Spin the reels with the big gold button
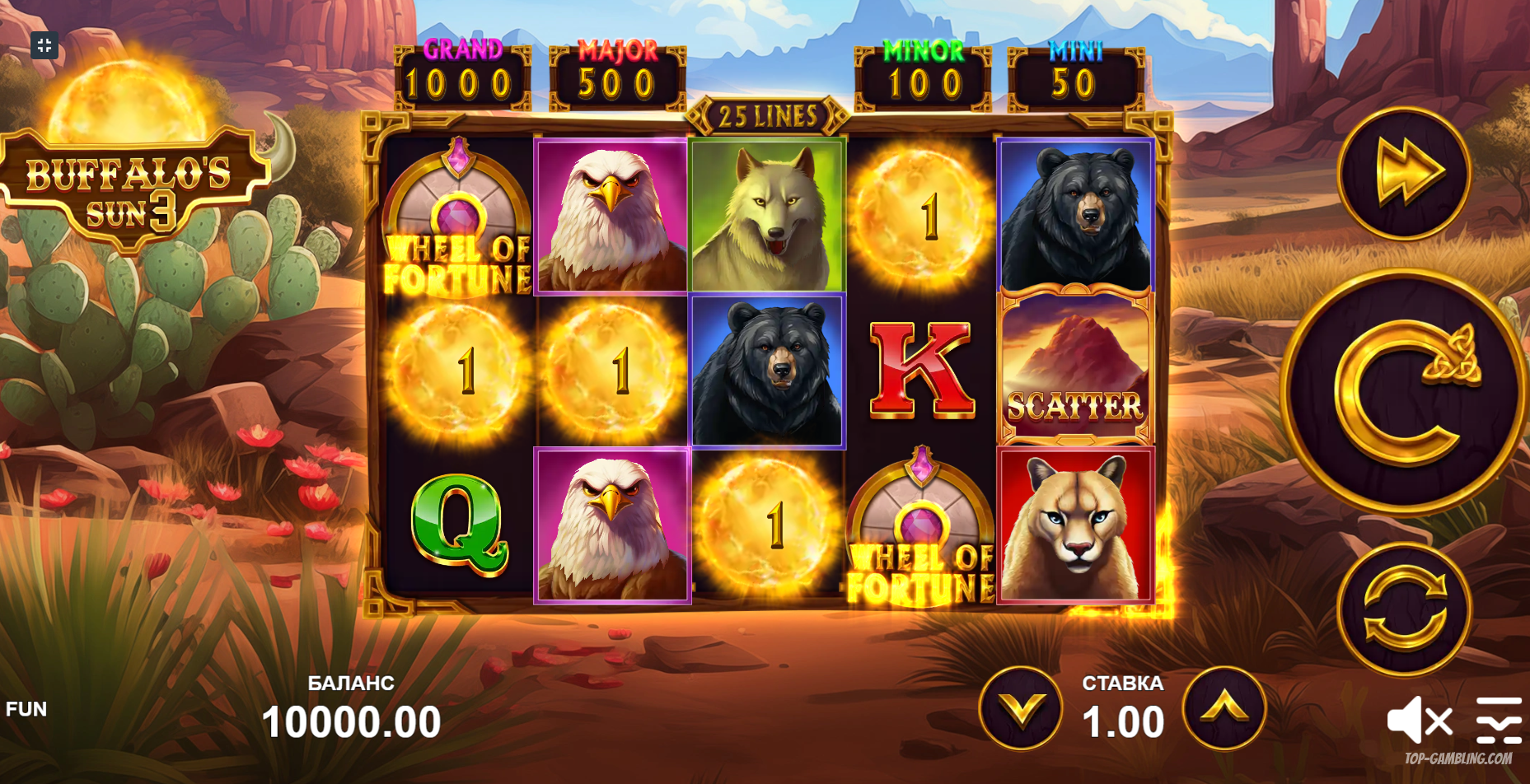Viewport: 1530px width, 784px height. (1403, 392)
